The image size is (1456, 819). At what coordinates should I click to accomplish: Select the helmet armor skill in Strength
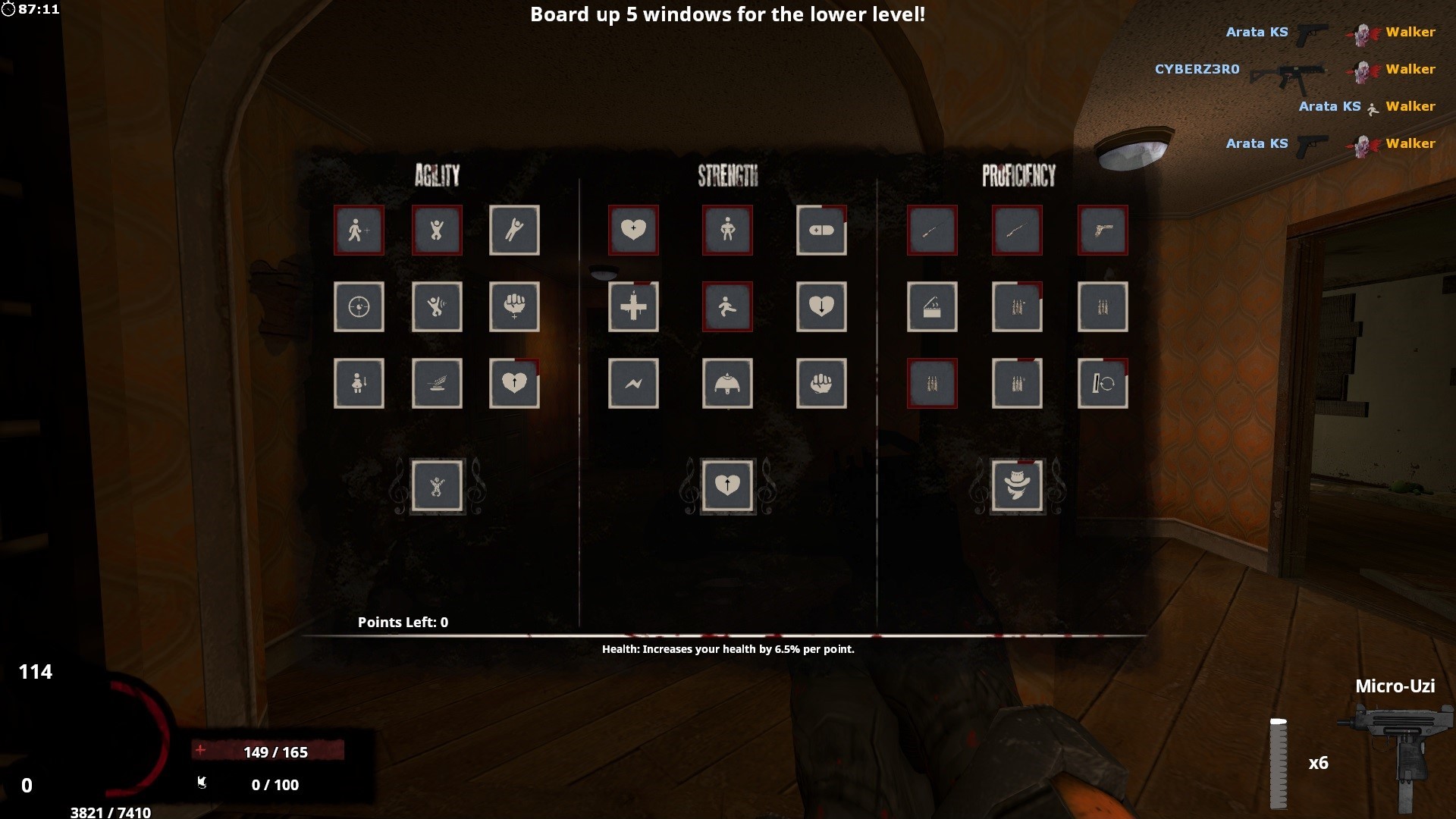click(726, 384)
